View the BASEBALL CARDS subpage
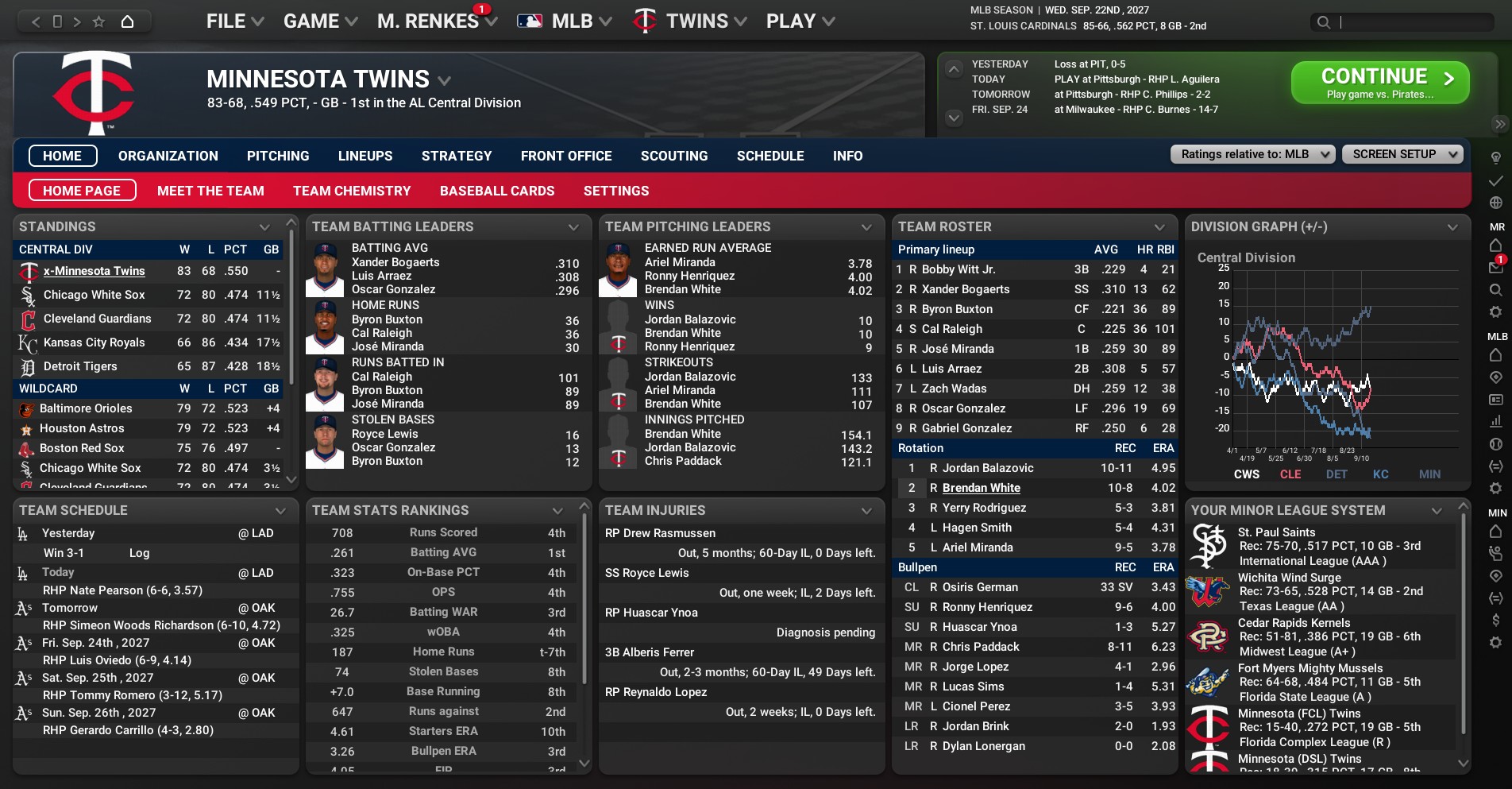Screen dimensions: 1512x789 tap(497, 191)
